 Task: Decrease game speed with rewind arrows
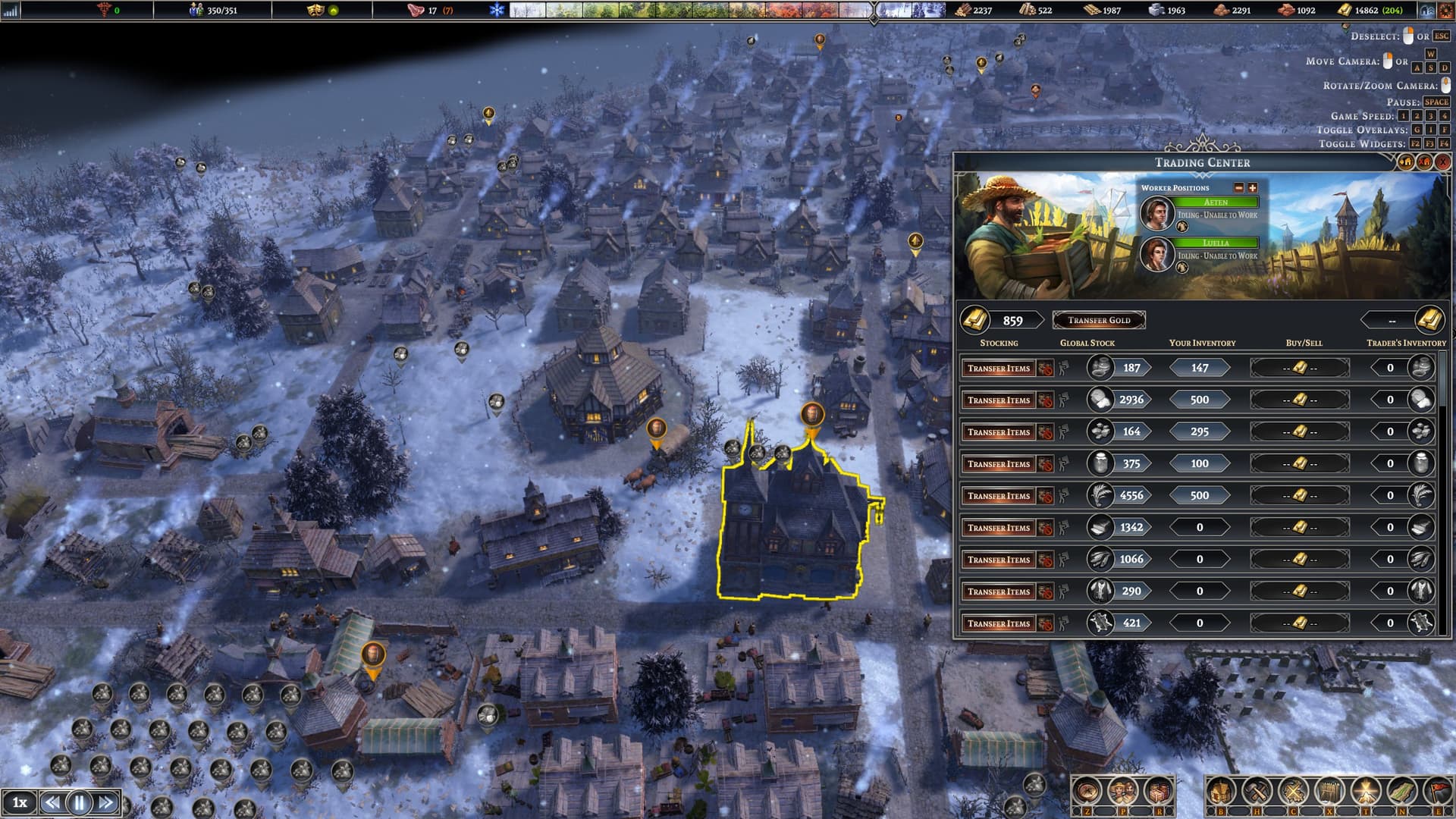(x=52, y=802)
